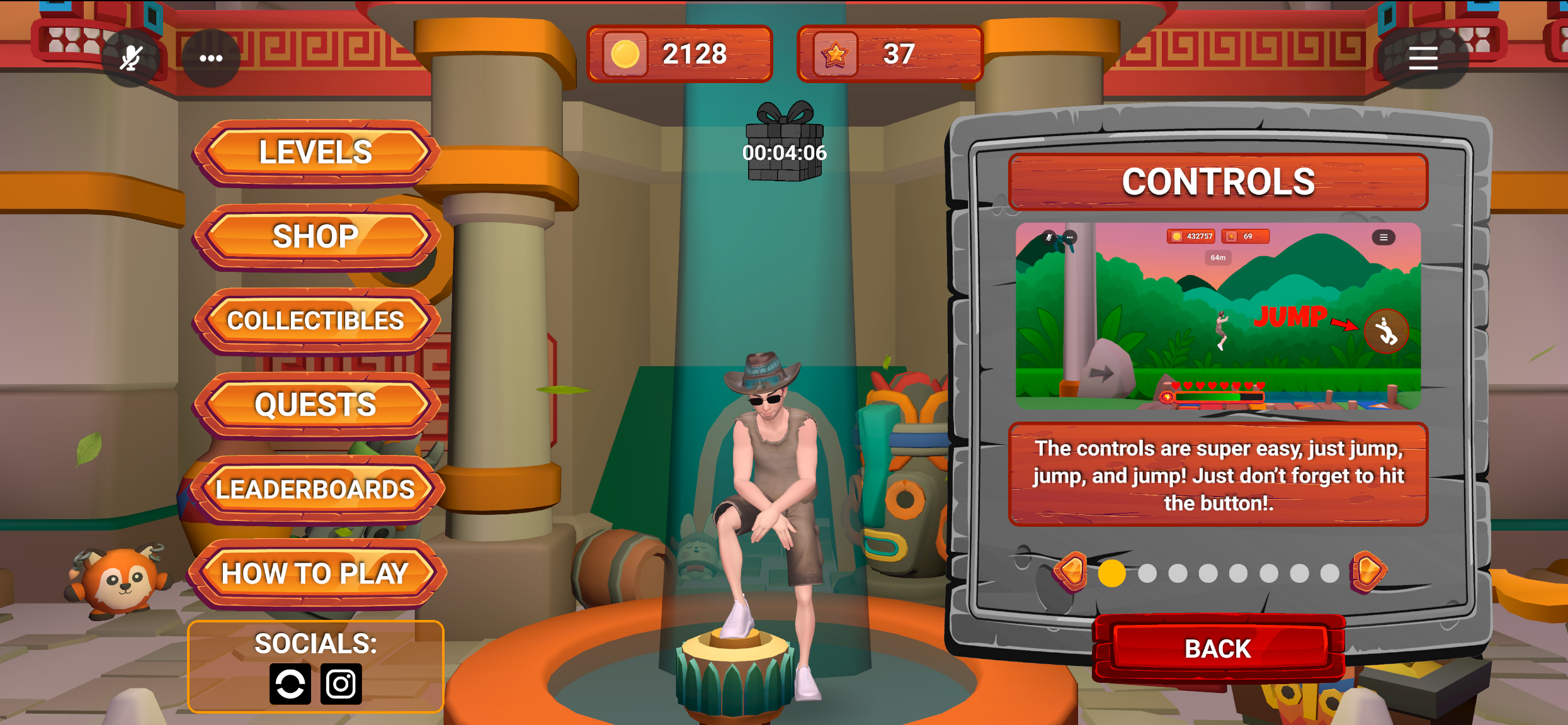1568x725 pixels.
Task: Toggle the muted microphone icon
Action: click(131, 58)
